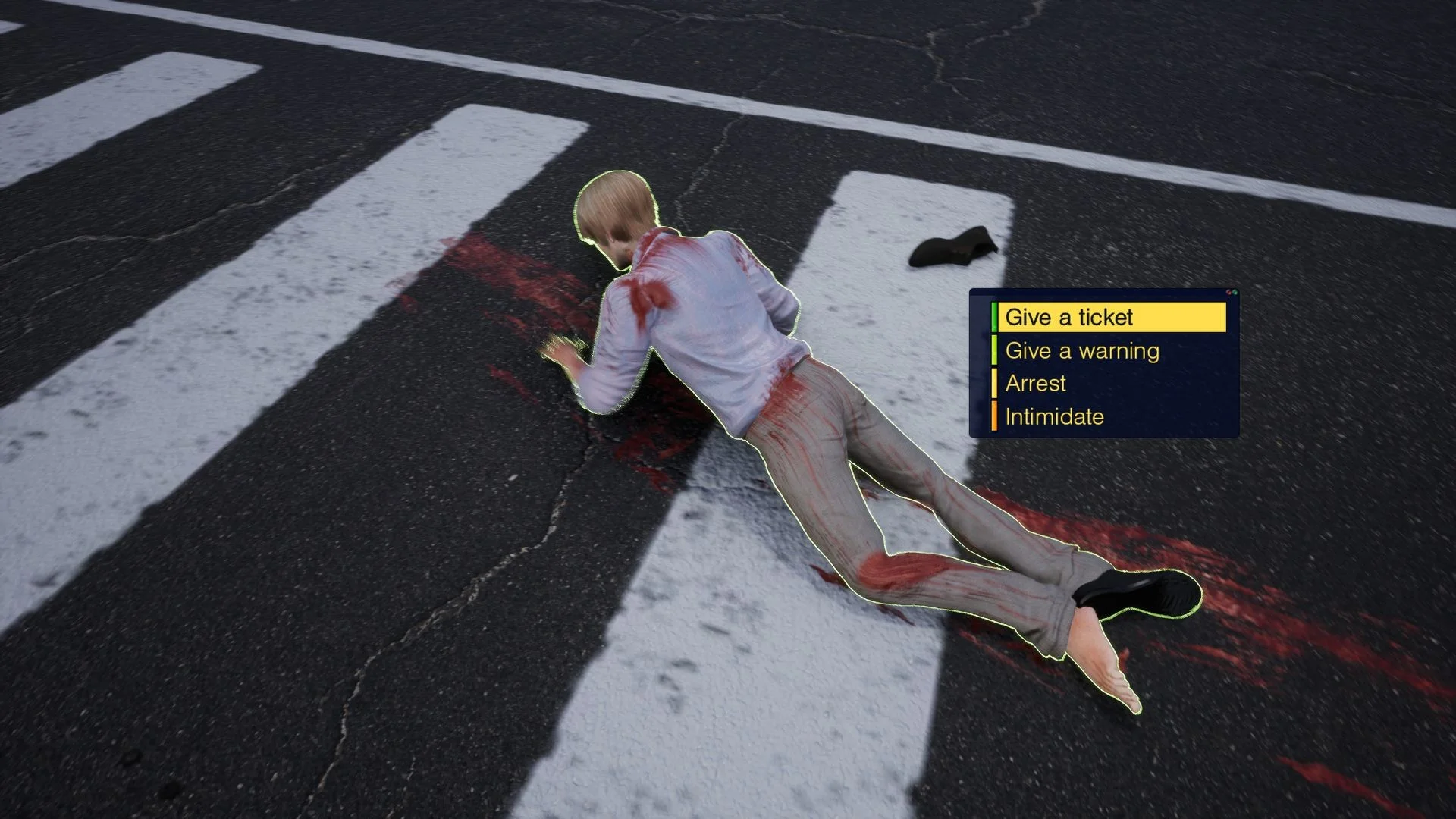Click the green status dot on the dialogue panel

[x=1235, y=290]
